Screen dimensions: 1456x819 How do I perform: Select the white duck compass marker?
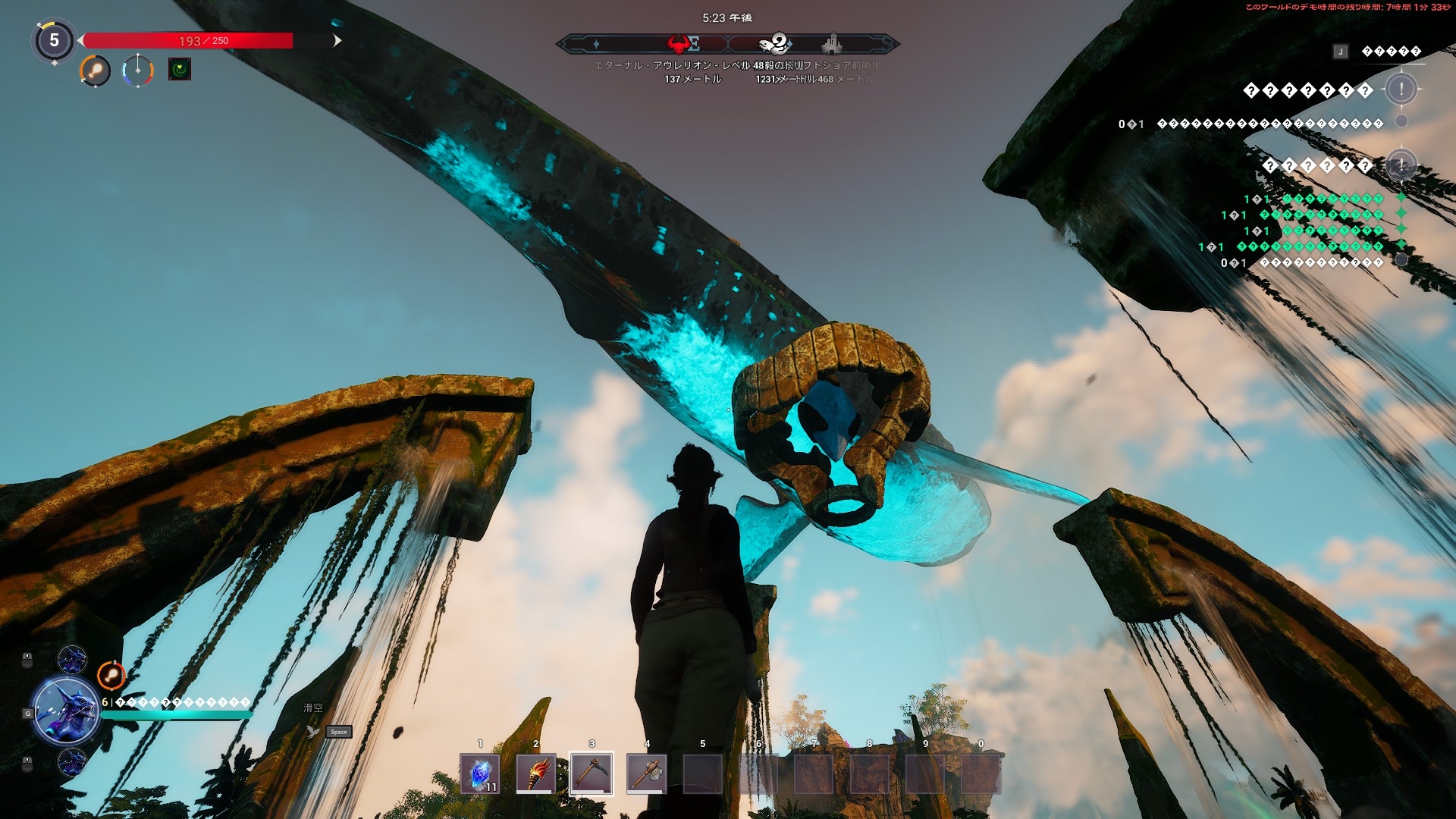click(775, 43)
